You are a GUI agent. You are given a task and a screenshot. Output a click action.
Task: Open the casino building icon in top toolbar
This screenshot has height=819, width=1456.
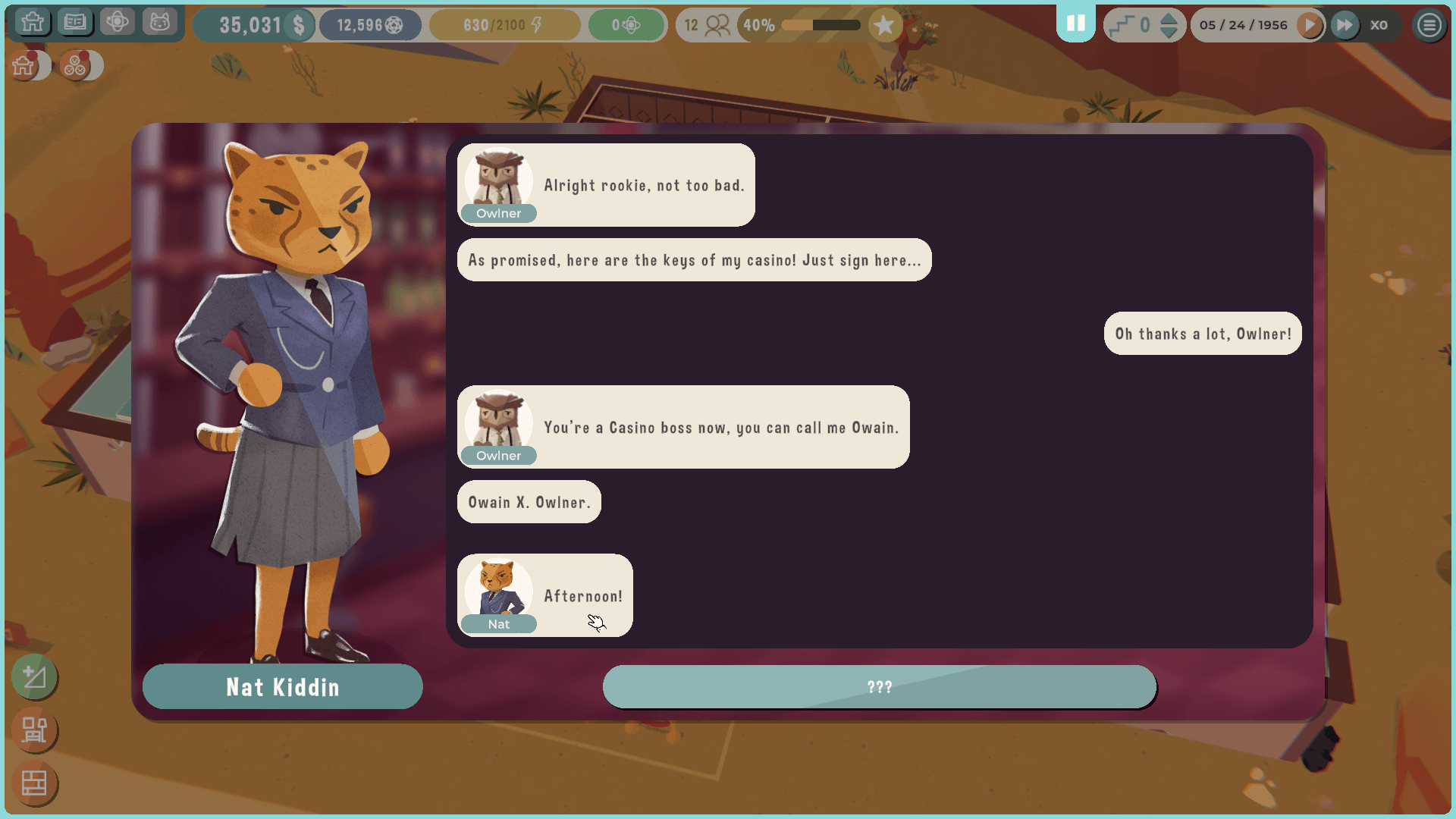33,23
